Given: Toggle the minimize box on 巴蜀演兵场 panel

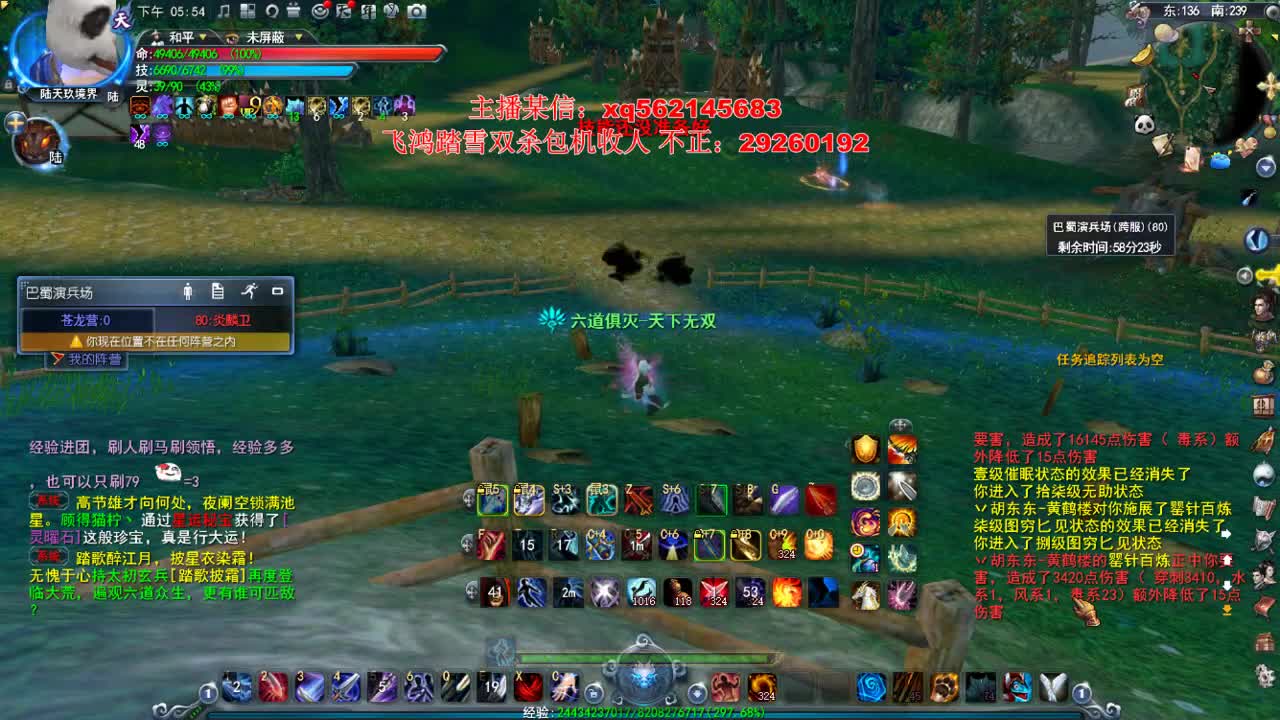Looking at the screenshot, I should pos(278,291).
